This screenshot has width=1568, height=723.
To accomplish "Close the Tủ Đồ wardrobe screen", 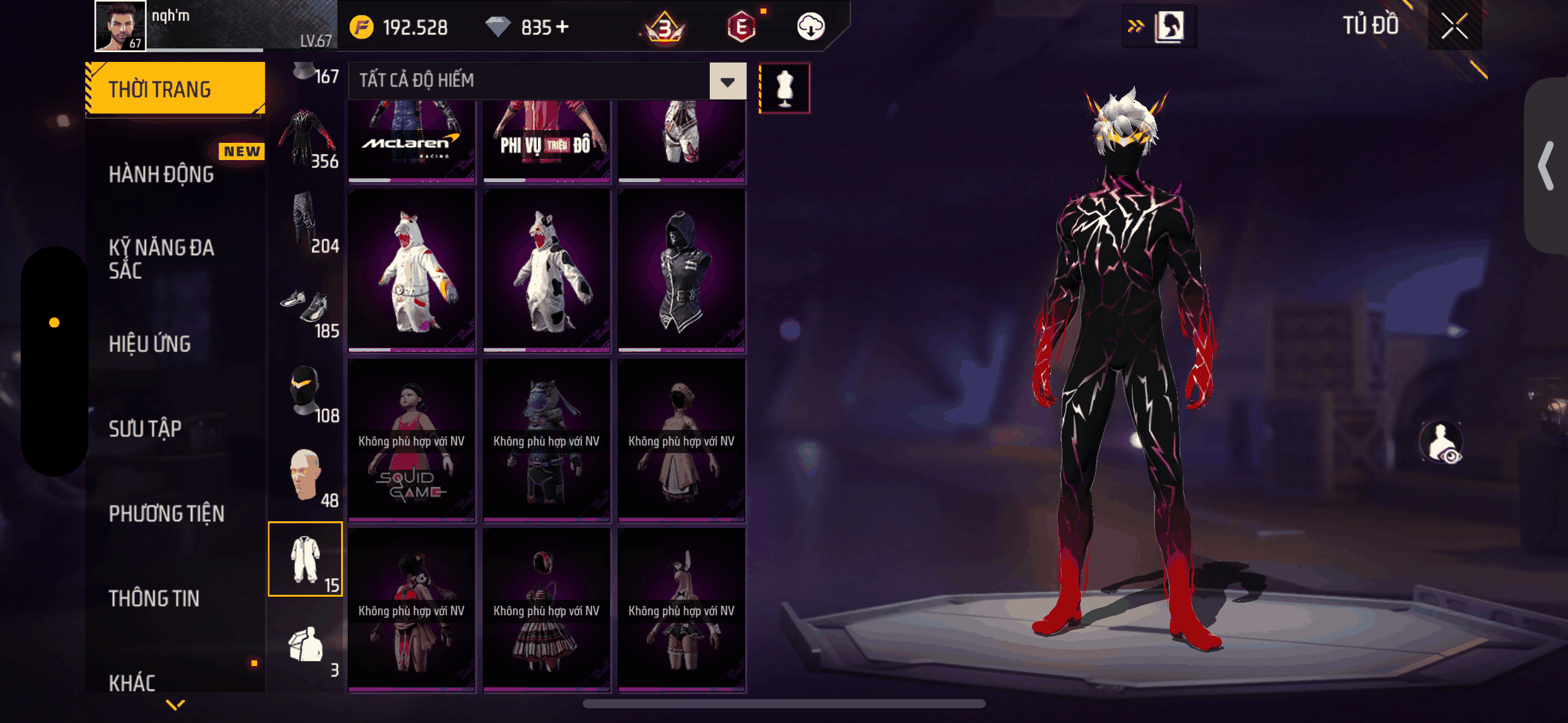I will point(1454,26).
